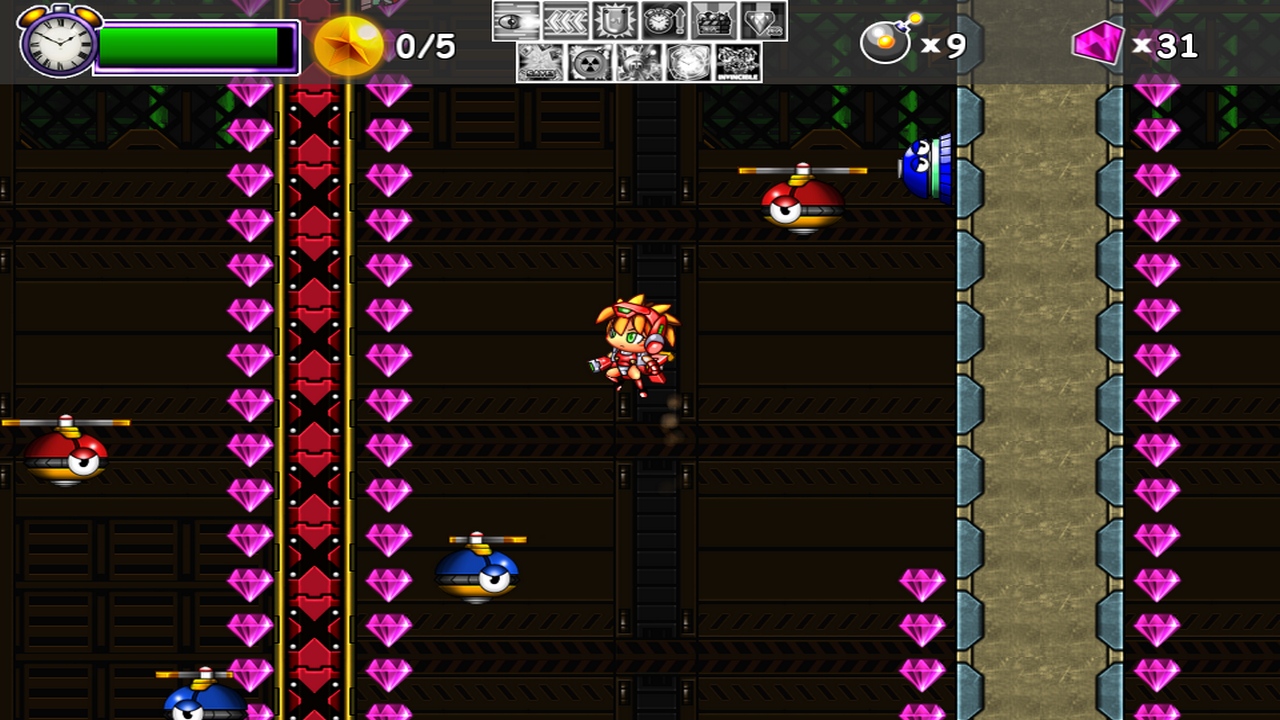This screenshot has width=1280, height=720.
Task: Select the player character sprite
Action: coord(630,345)
